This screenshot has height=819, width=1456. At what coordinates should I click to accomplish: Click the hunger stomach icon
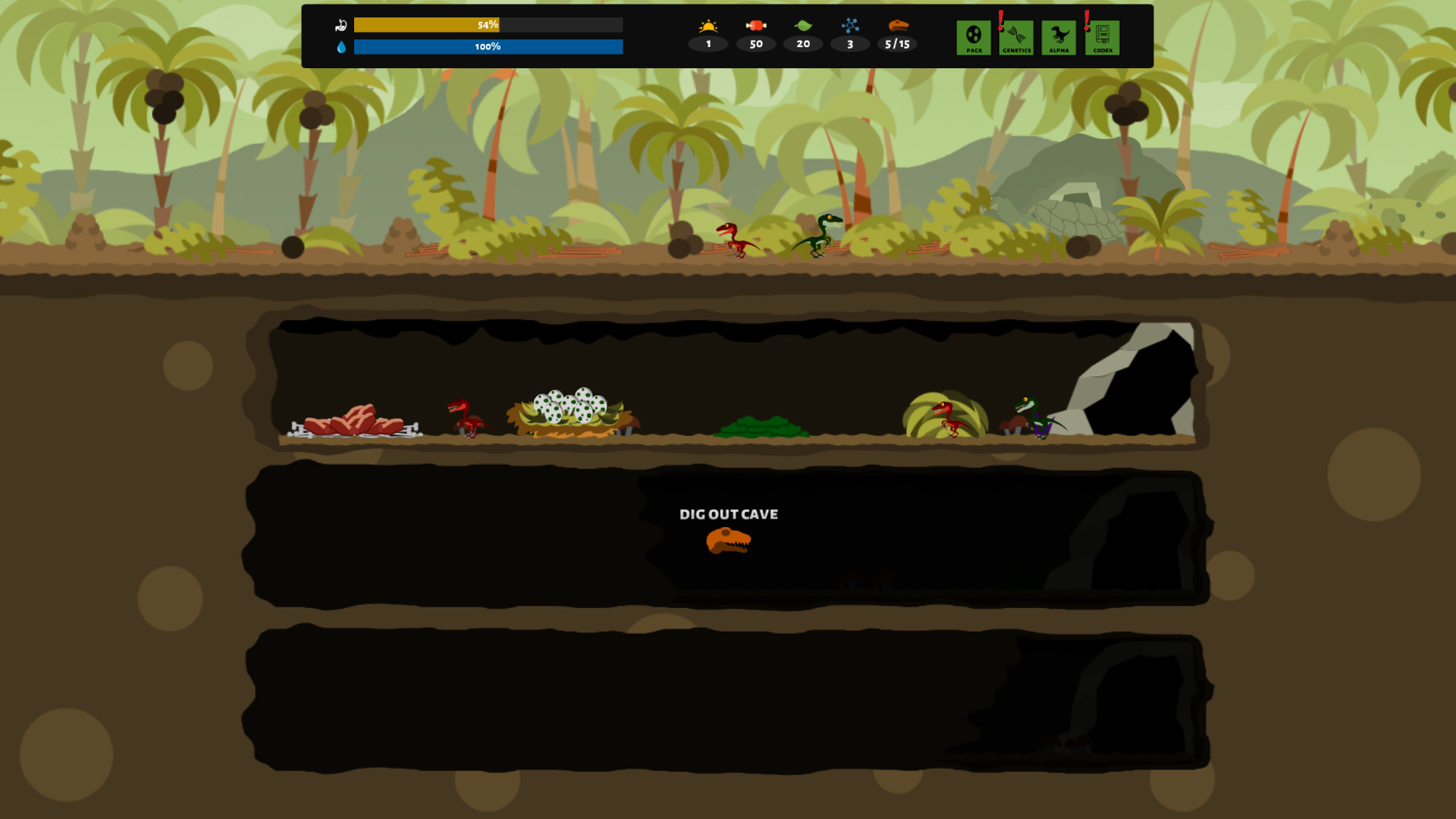341,24
